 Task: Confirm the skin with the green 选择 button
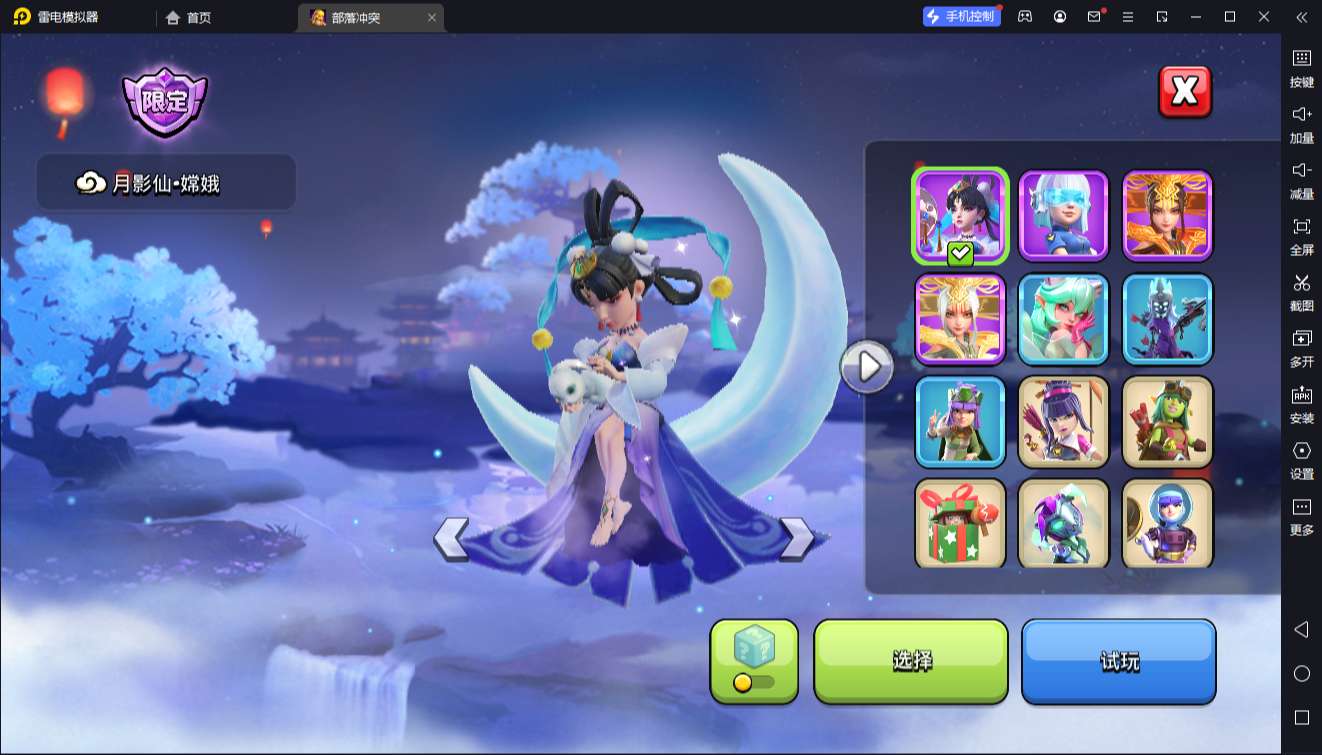coord(911,661)
